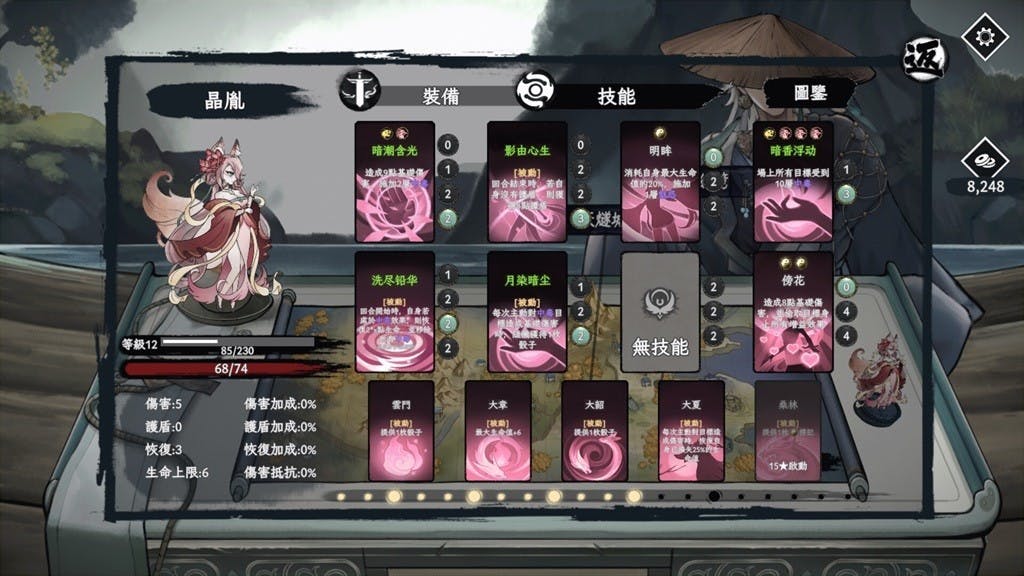Click the 晶胤 character name banner
The image size is (1024, 576).
[228, 99]
